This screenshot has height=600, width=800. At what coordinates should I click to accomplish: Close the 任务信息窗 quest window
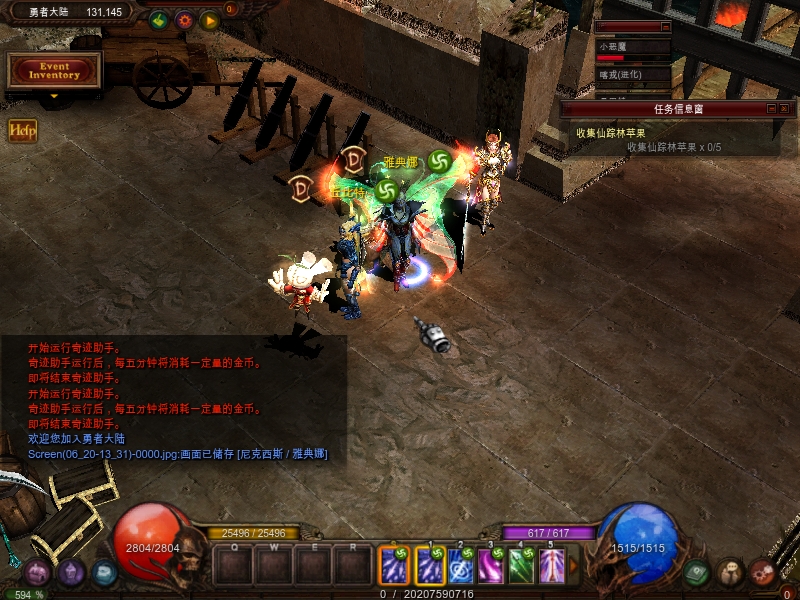click(x=784, y=108)
